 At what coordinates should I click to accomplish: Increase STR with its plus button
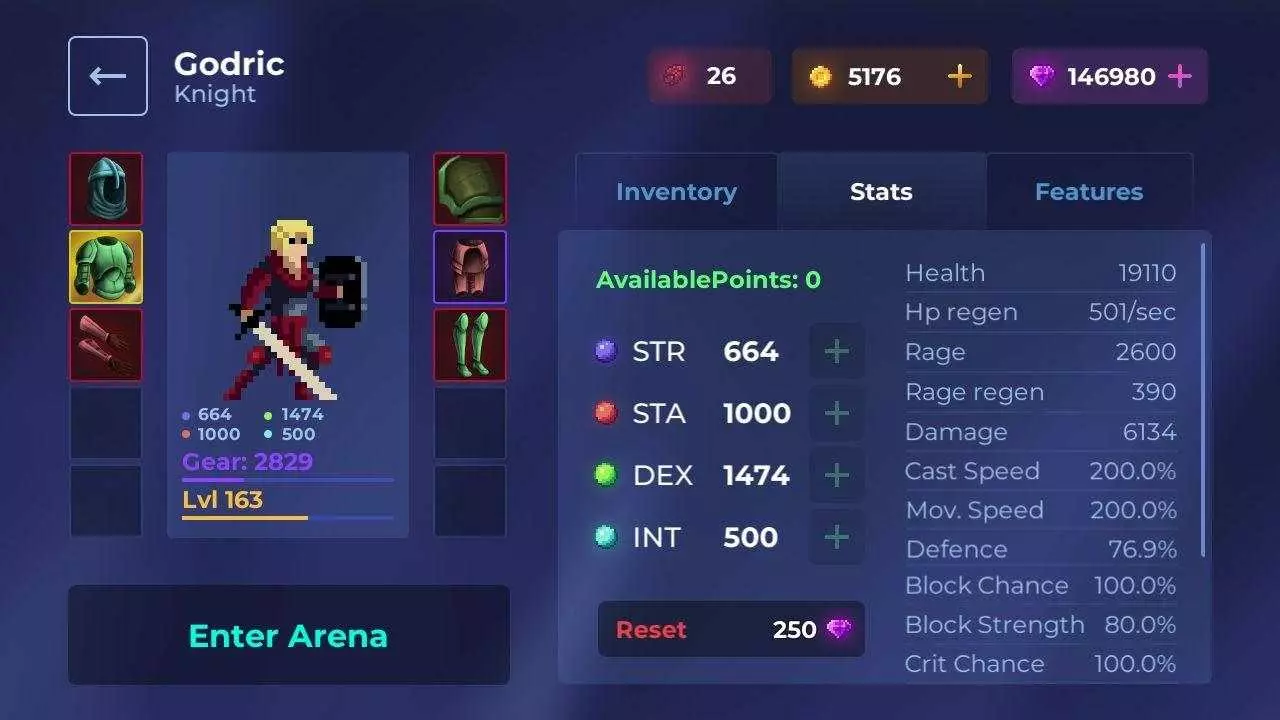pos(837,351)
